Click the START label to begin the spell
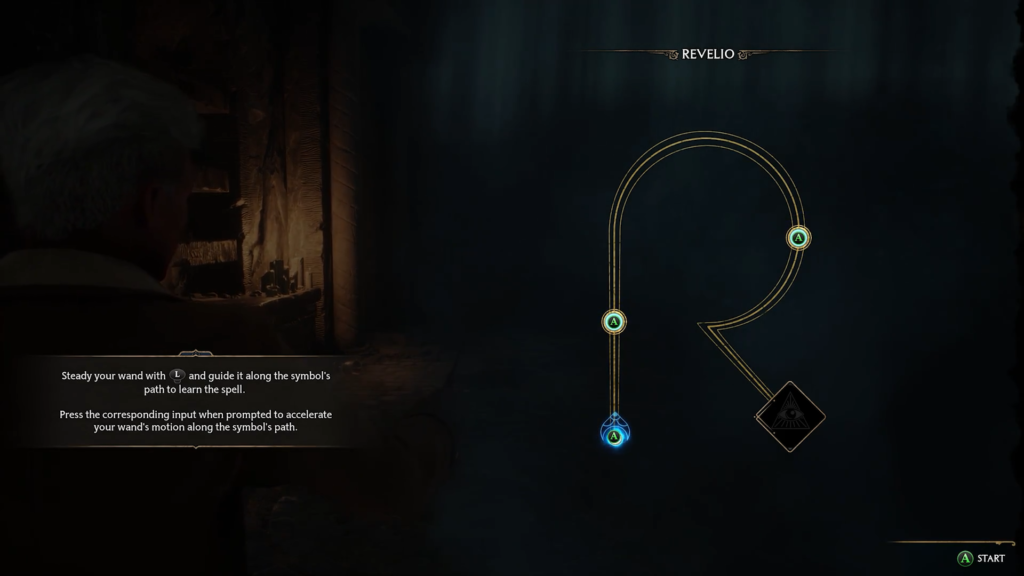Viewport: 1024px width, 576px height. 990,558
